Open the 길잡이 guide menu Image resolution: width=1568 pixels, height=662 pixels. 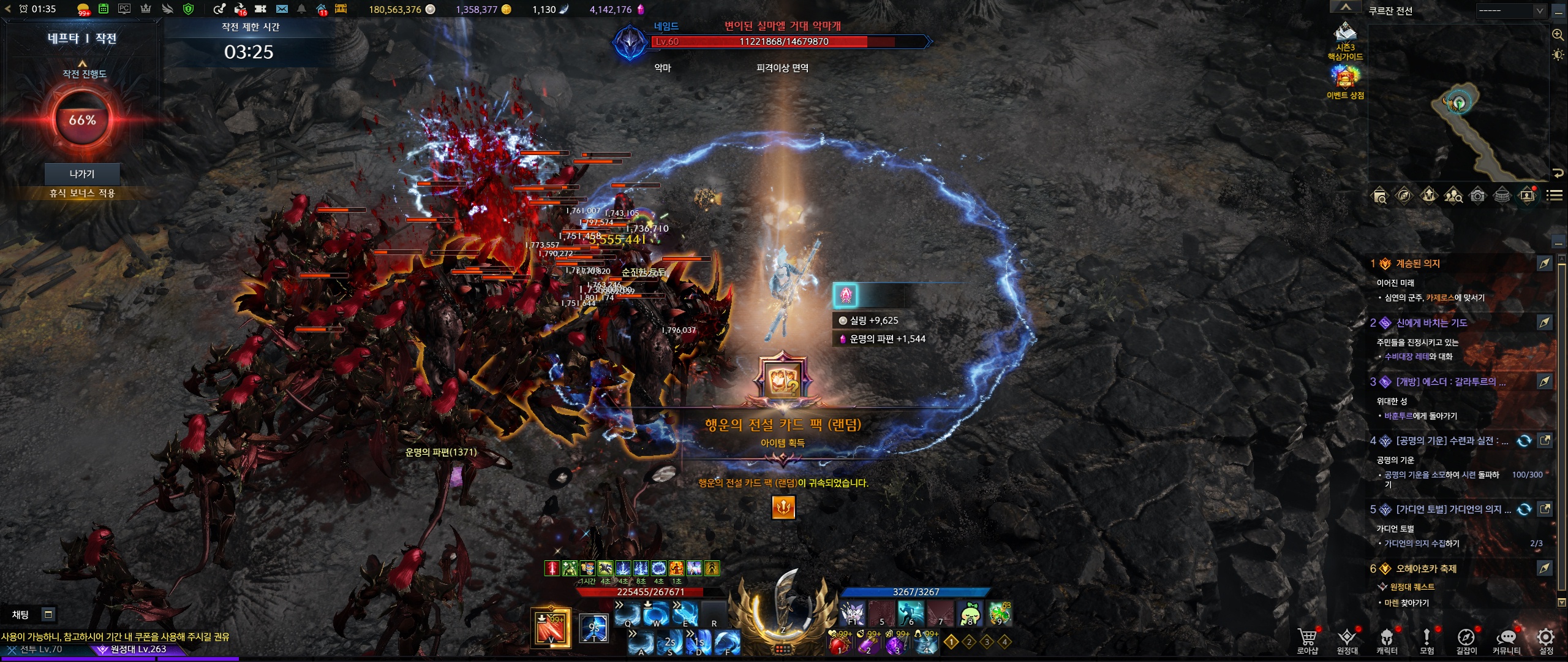click(1466, 640)
